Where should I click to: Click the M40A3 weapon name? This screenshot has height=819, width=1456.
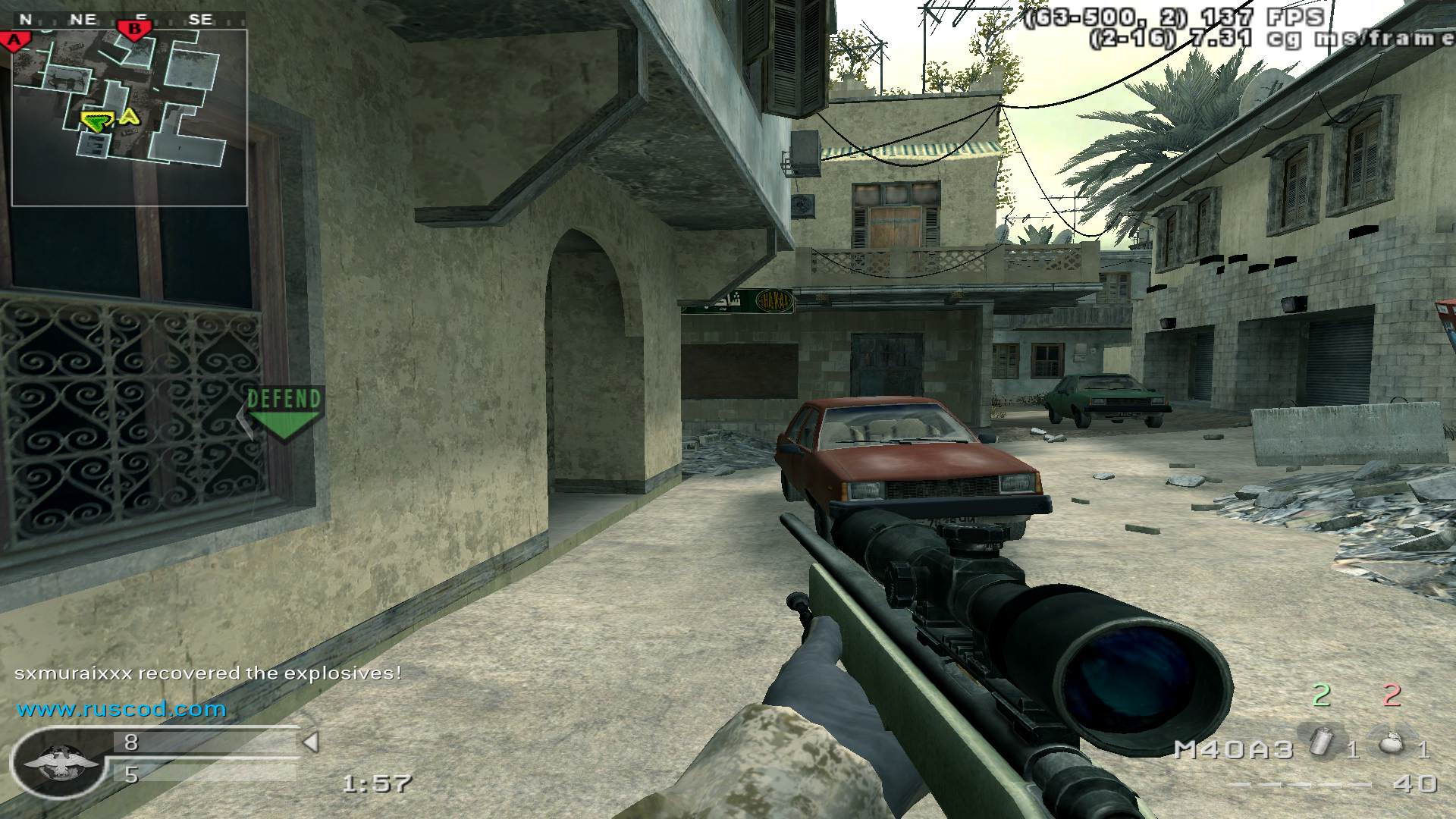(x=1233, y=749)
